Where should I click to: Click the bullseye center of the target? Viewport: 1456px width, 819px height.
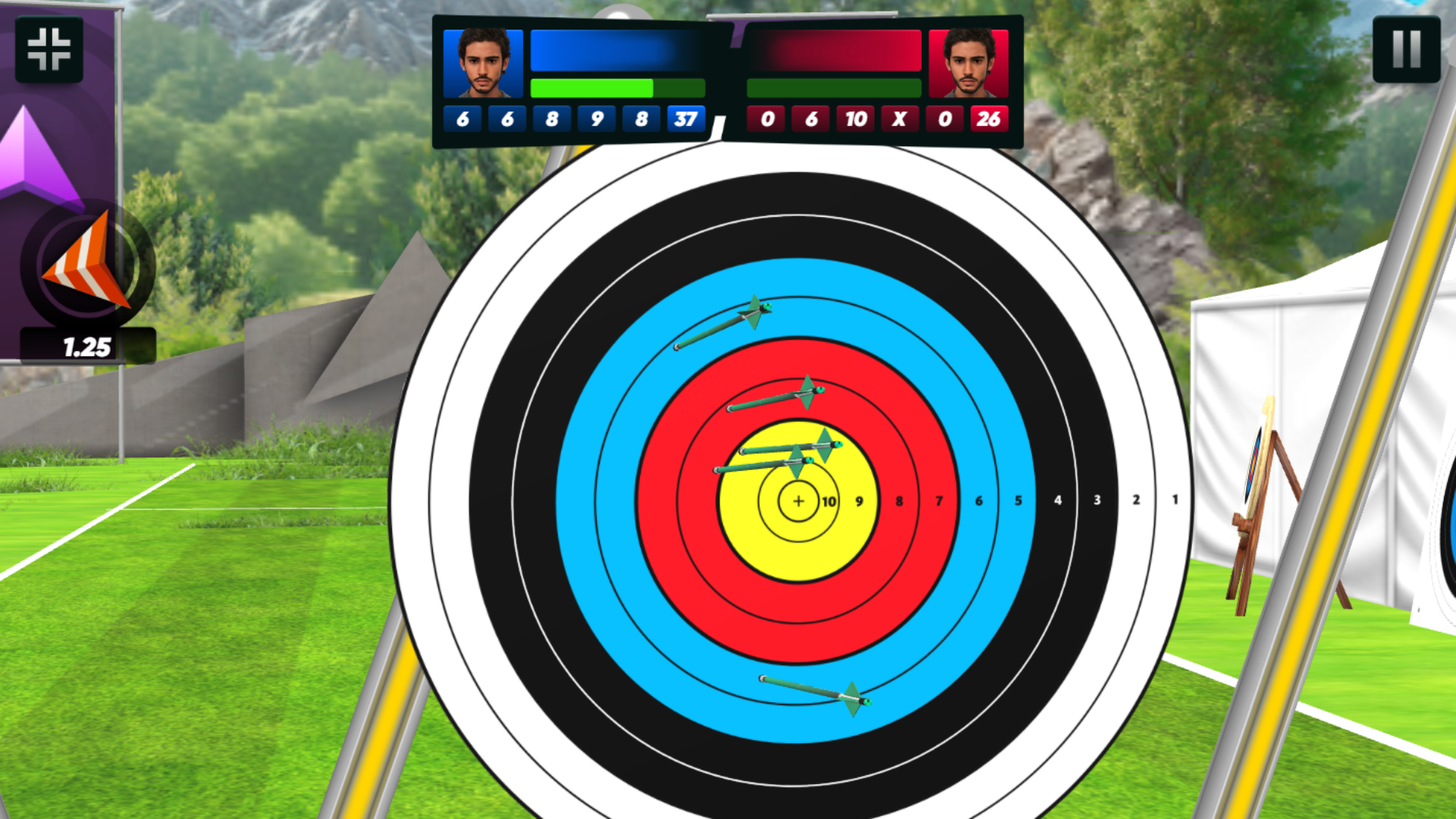tap(799, 500)
